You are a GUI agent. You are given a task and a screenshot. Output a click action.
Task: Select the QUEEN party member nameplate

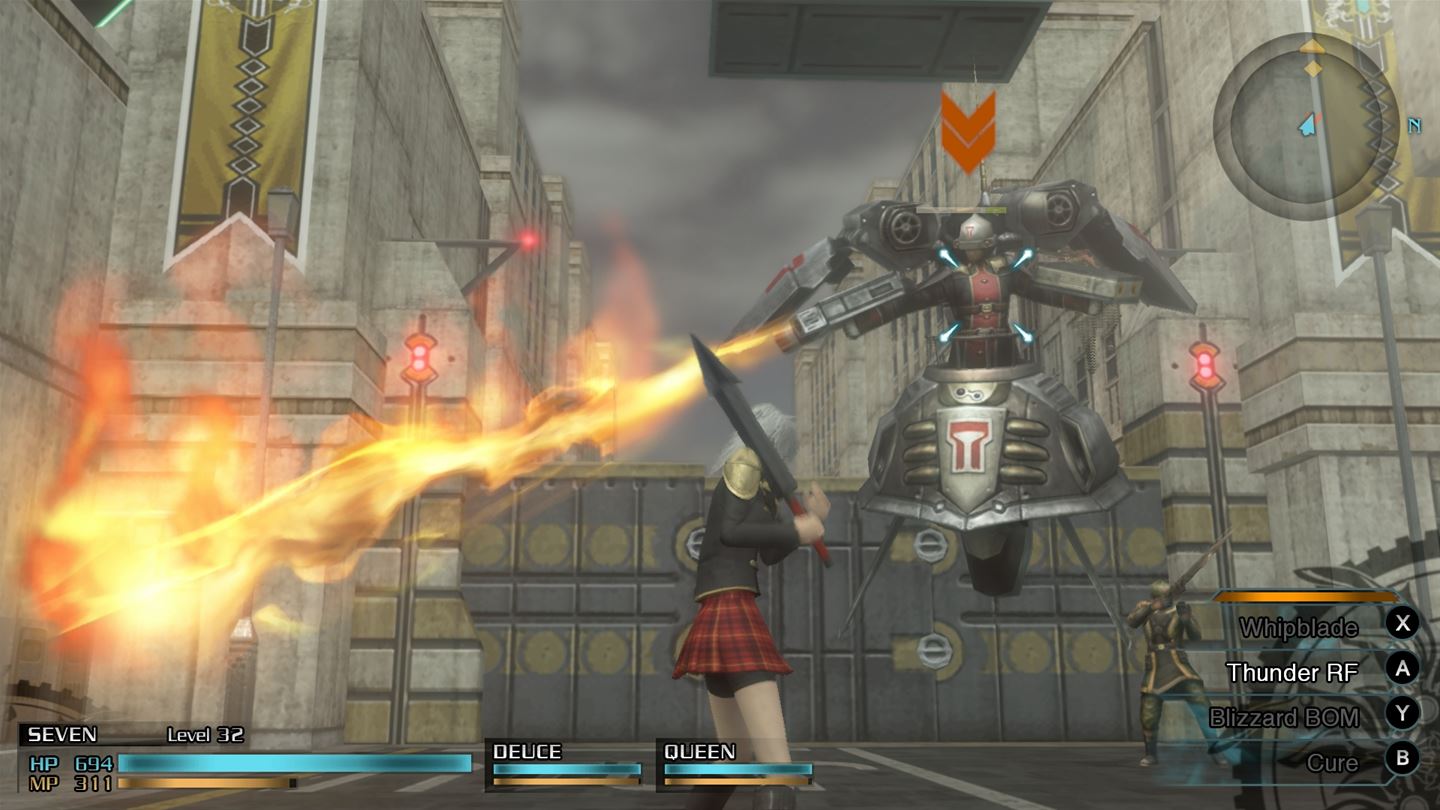click(x=700, y=752)
